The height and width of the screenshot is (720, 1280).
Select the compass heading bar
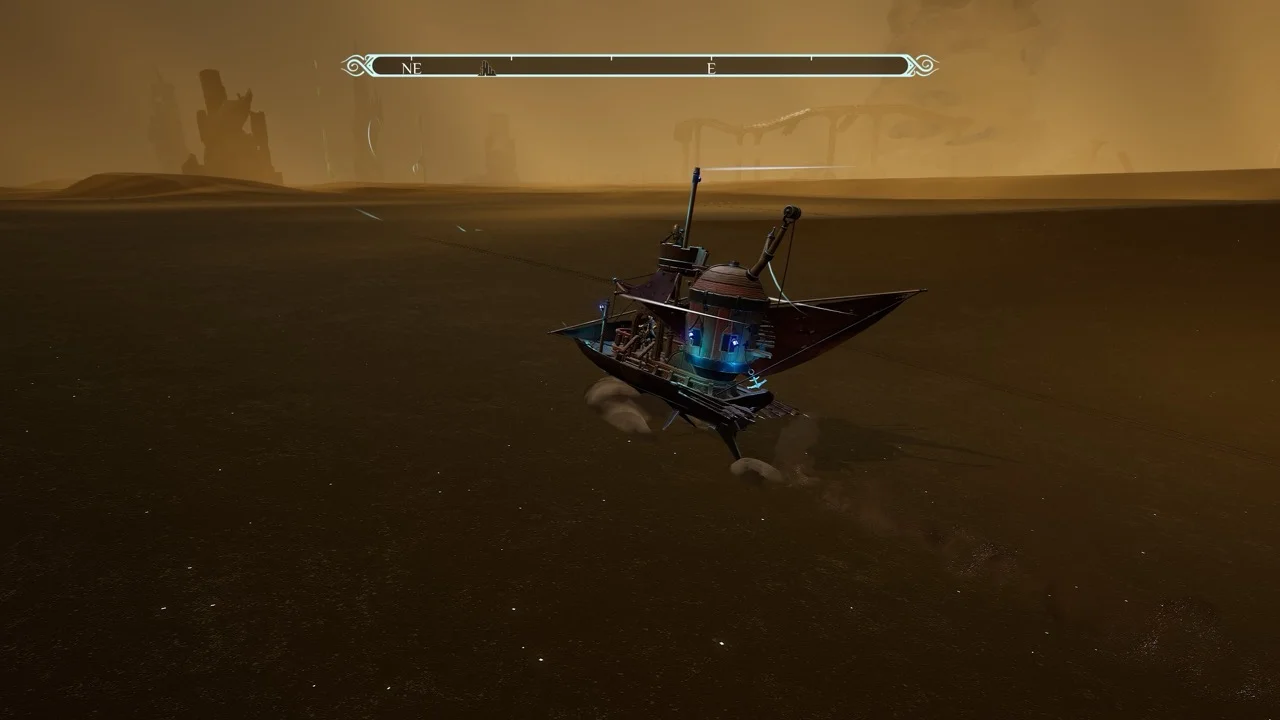coord(640,66)
